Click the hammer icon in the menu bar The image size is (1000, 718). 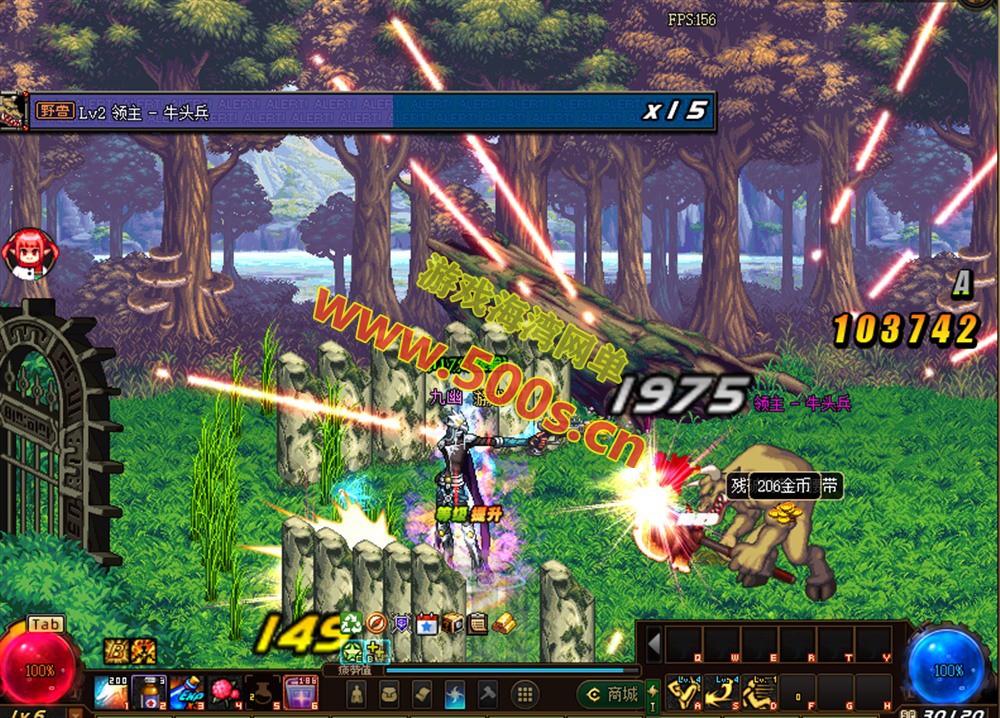(x=488, y=694)
